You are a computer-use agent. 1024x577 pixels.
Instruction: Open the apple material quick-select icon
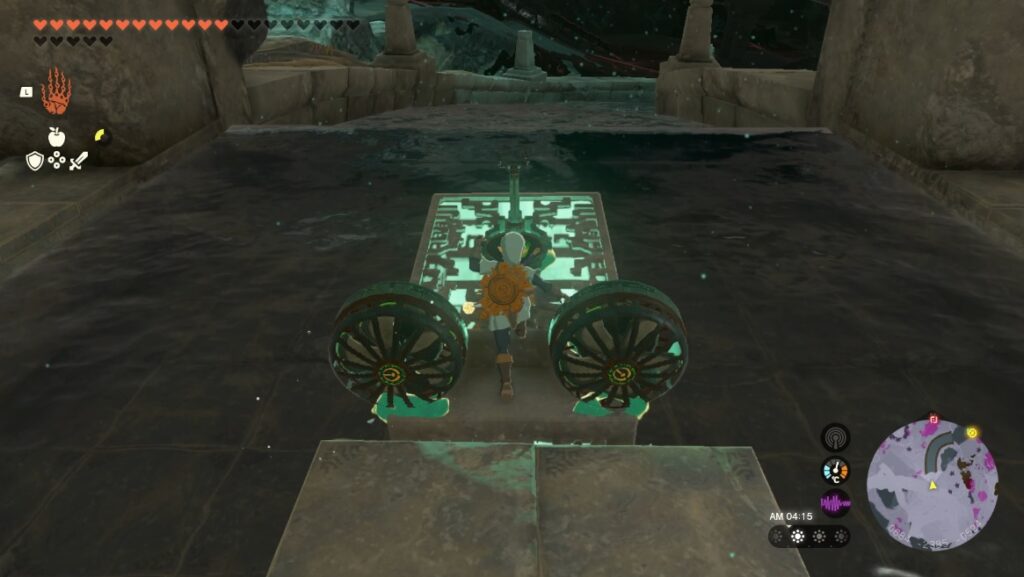coord(56,137)
